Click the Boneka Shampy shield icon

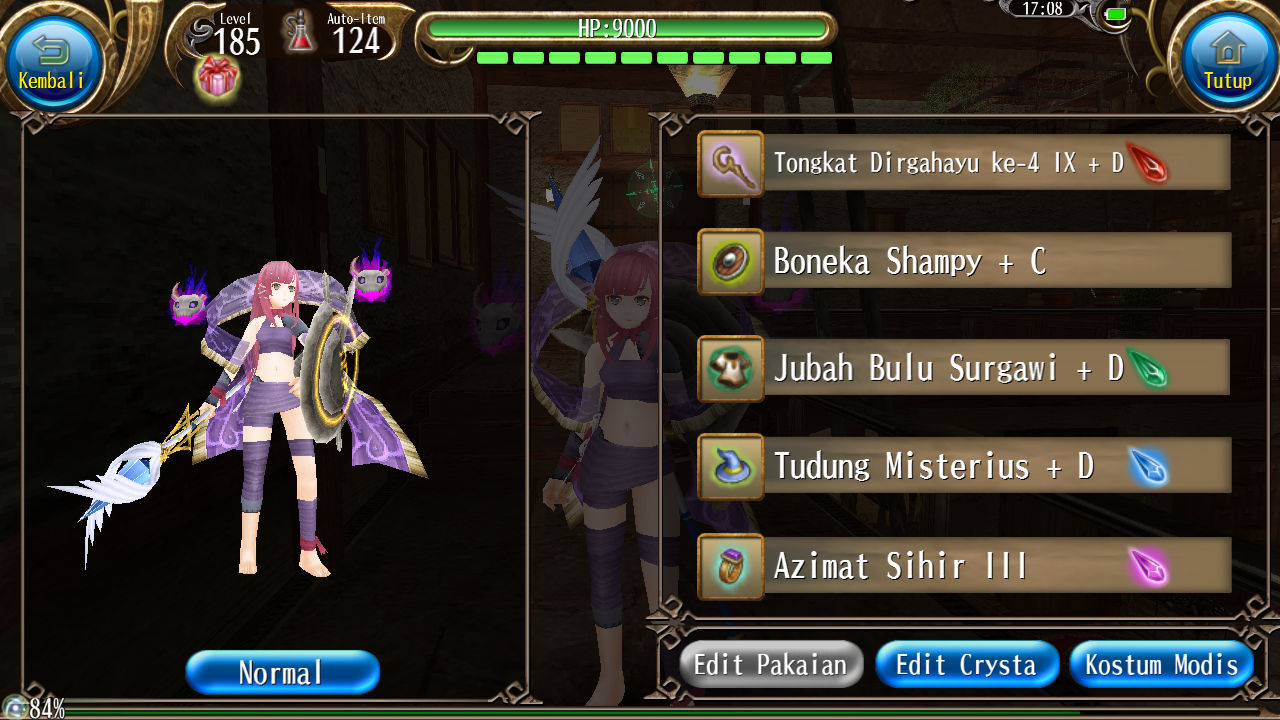(730, 264)
